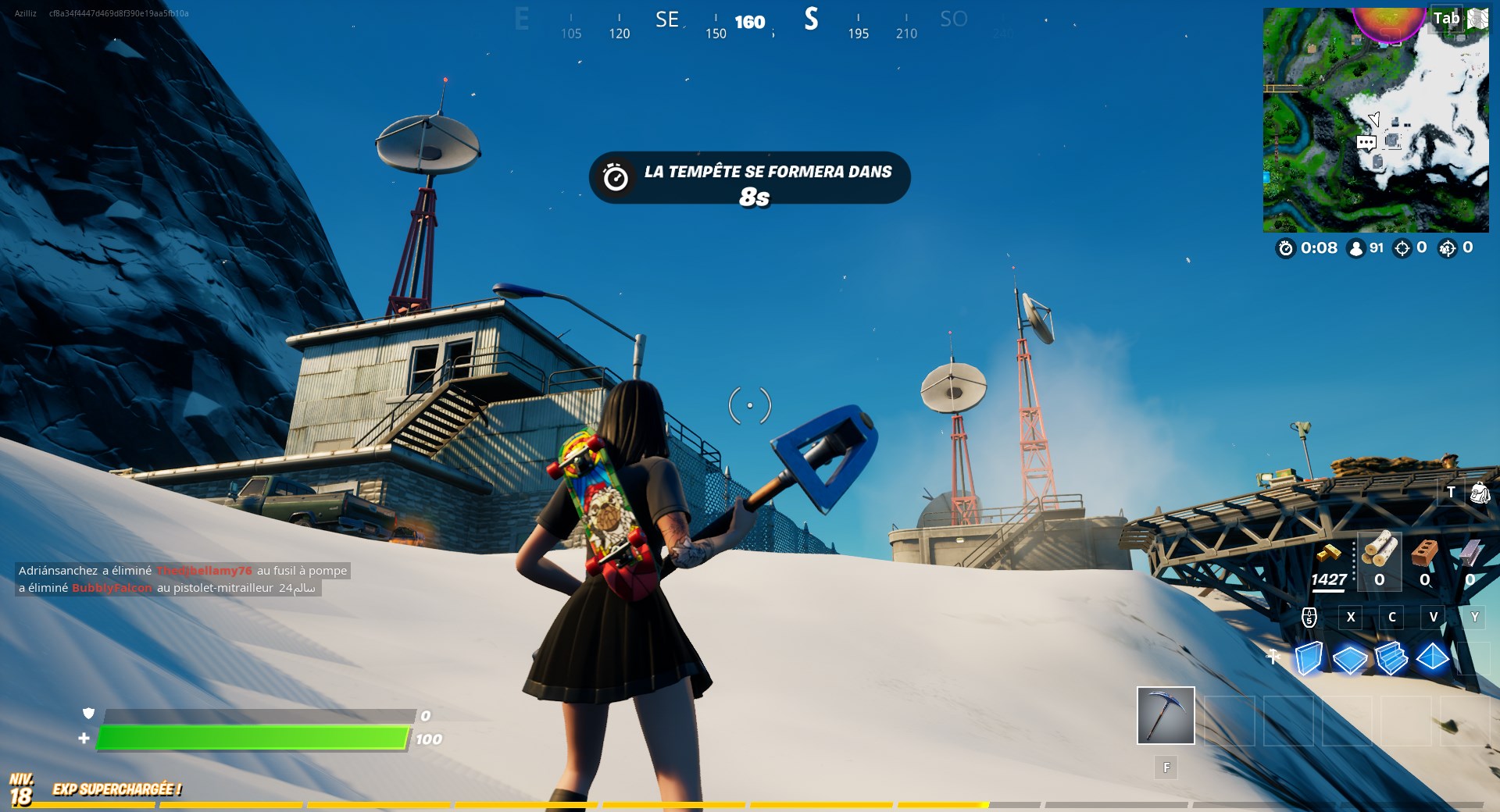Select the floor building piece
1500x812 pixels.
1350,660
